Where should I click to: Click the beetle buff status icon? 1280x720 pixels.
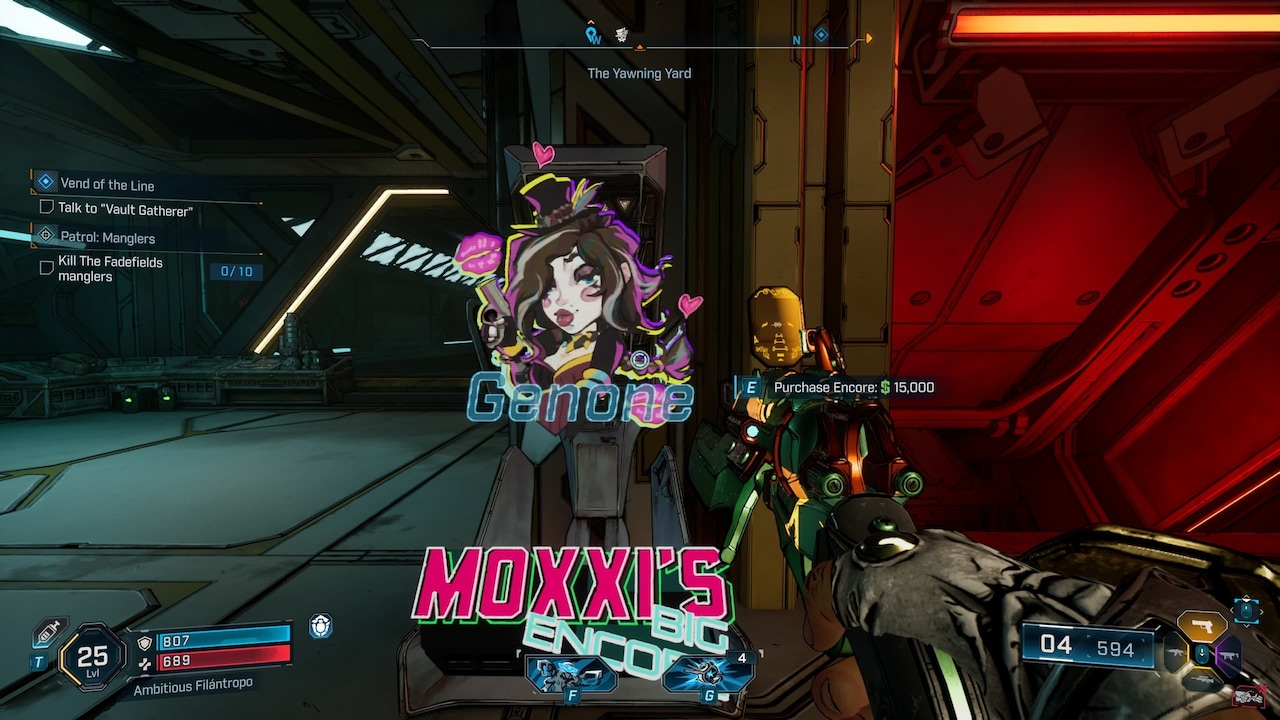(320, 626)
